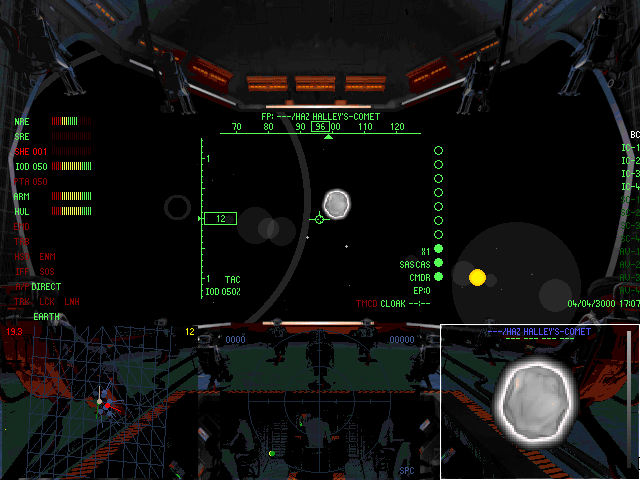Screen dimensions: 640x480
Task: Select the ENM indicator
Action: (47, 257)
